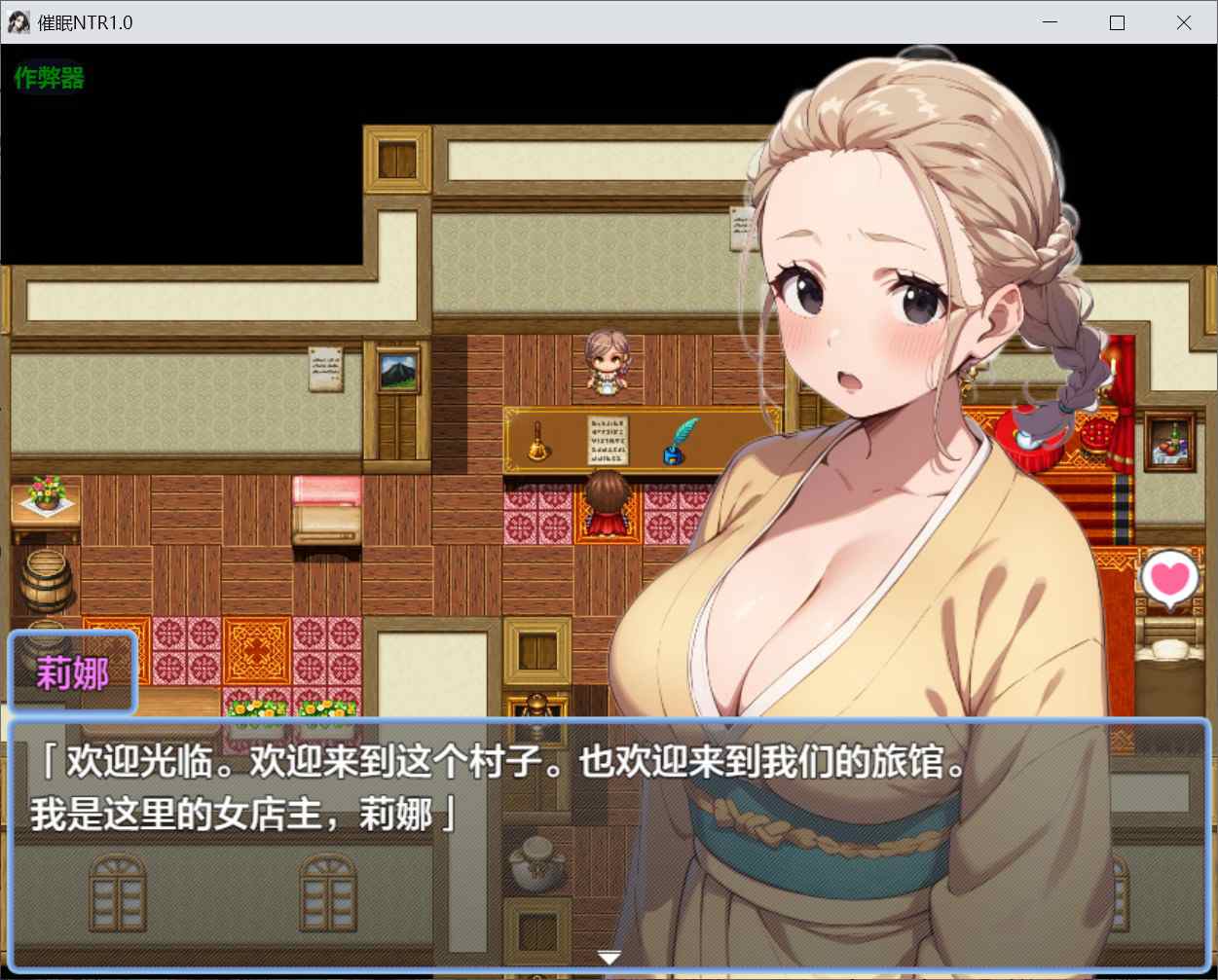The width and height of the screenshot is (1218, 980).
Task: Maximize the game window
Action: tap(1117, 22)
